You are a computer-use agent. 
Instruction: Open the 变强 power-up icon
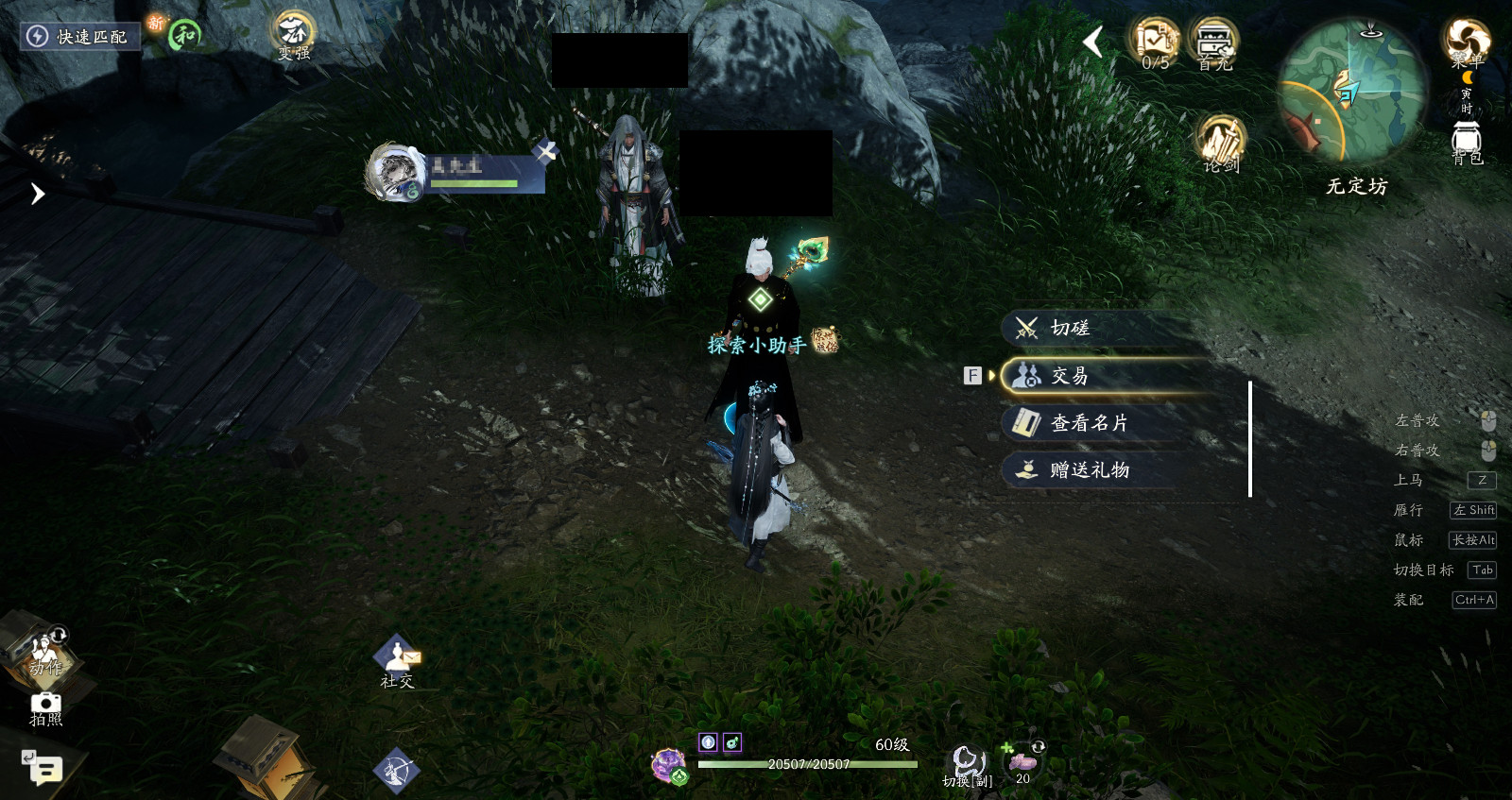coord(293,36)
